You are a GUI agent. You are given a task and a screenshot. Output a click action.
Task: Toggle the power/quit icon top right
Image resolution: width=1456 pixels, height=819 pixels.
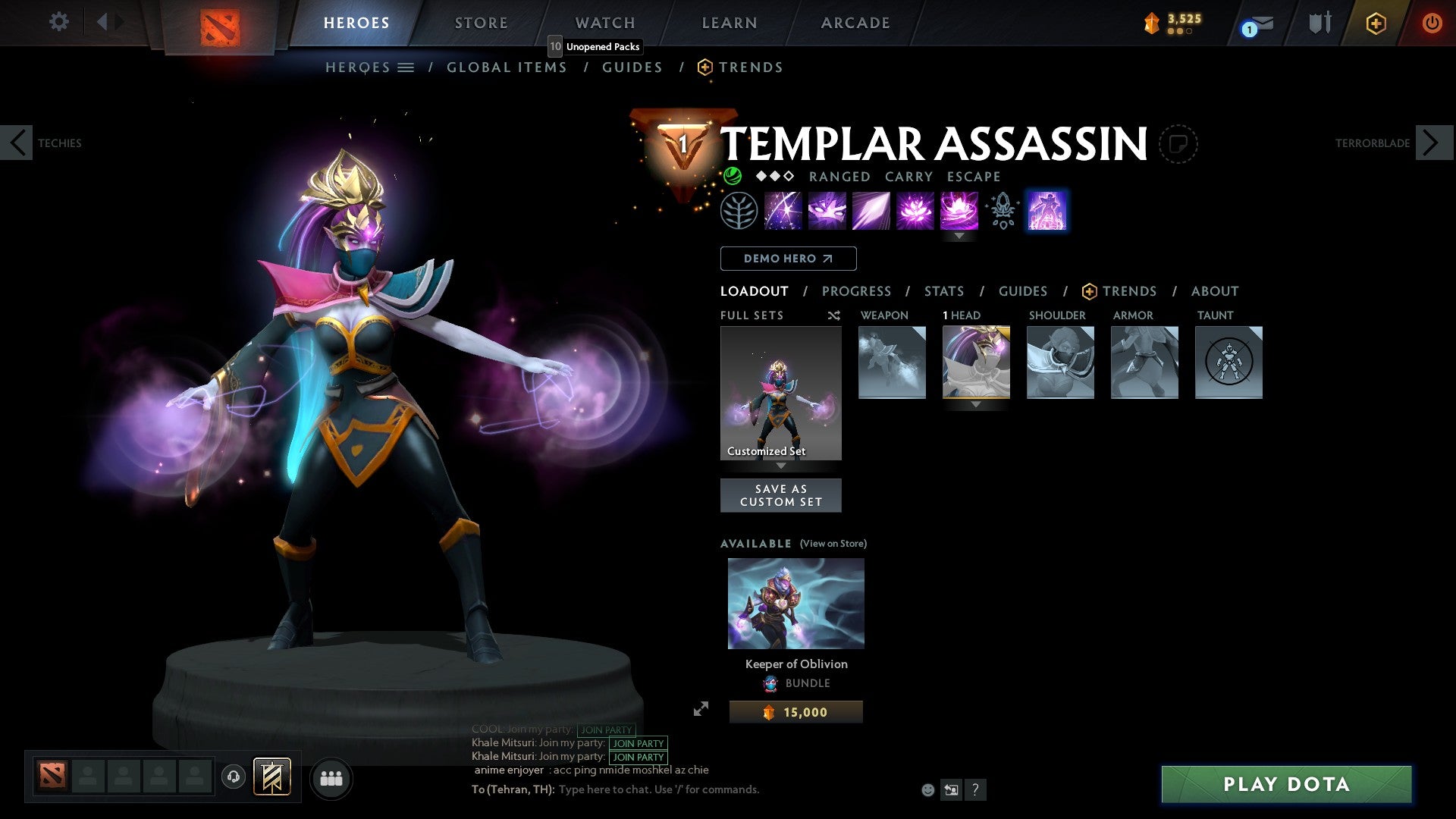click(x=1432, y=23)
